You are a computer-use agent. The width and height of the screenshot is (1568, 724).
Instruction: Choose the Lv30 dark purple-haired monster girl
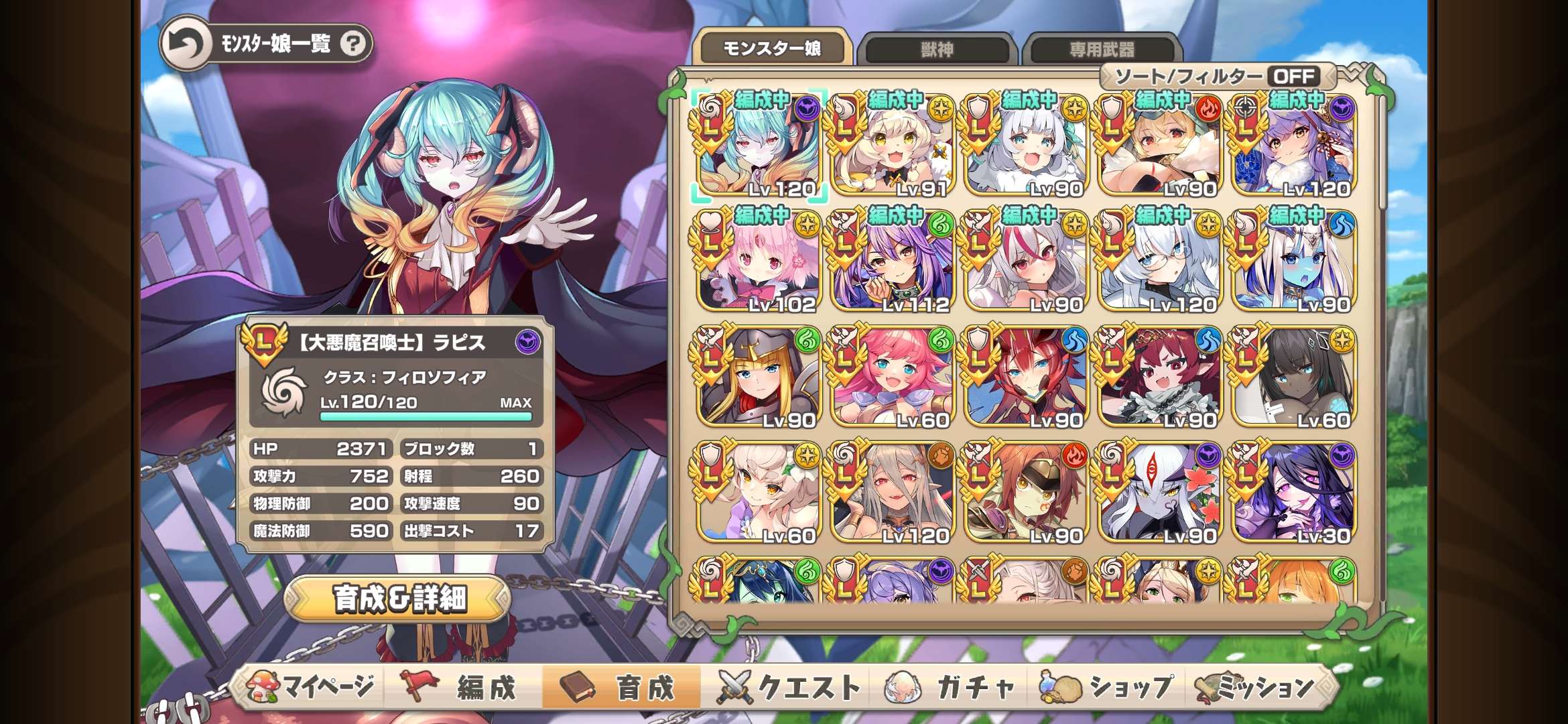click(1293, 492)
